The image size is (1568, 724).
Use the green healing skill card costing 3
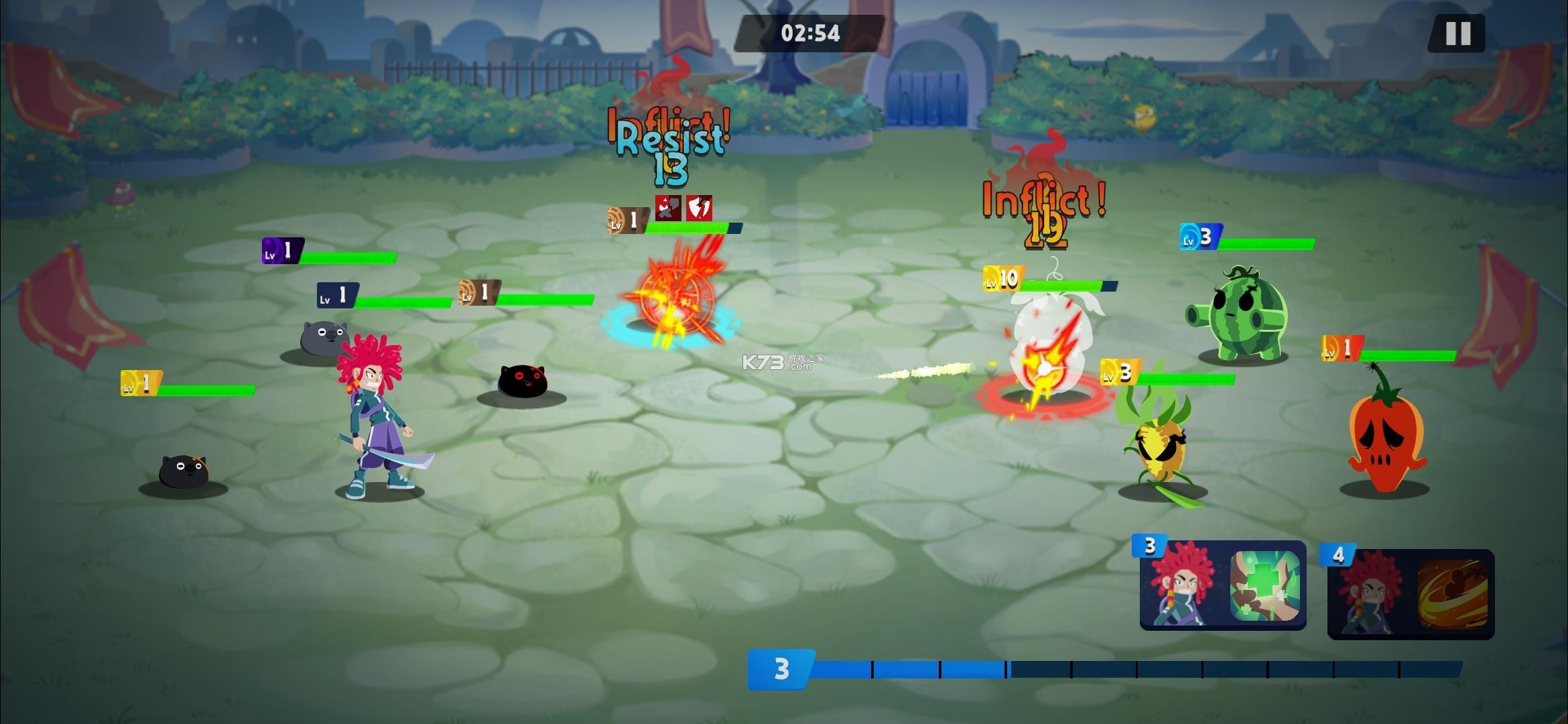tap(1224, 586)
